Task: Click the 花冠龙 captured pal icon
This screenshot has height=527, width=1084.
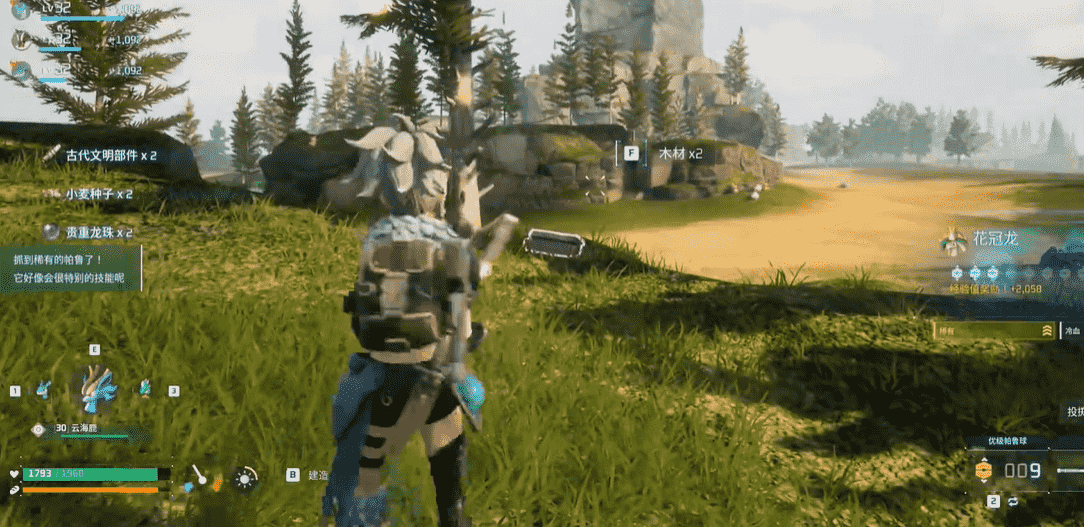Action: coord(953,241)
